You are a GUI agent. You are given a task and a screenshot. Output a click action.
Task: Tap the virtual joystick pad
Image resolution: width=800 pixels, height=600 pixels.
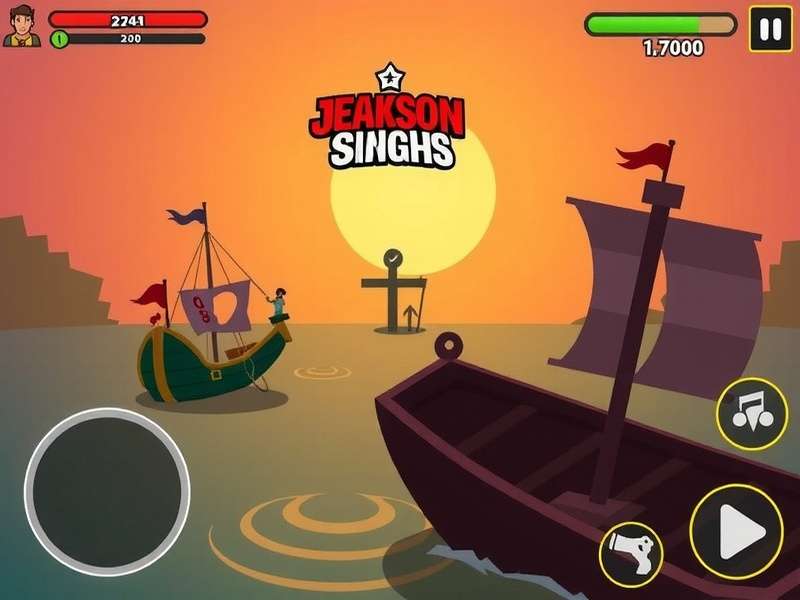tap(107, 491)
